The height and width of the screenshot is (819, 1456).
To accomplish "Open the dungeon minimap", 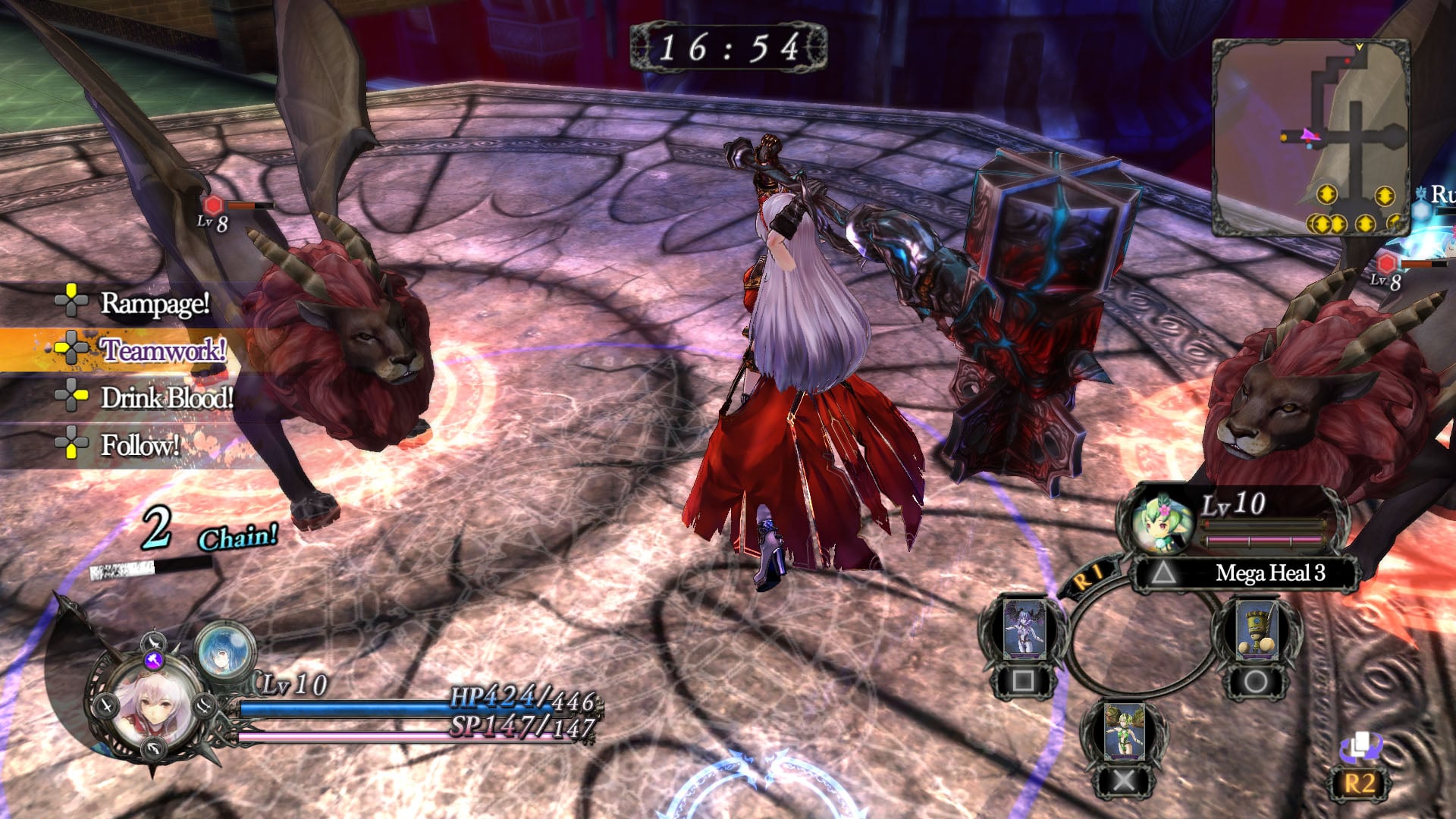I will 1310,136.
